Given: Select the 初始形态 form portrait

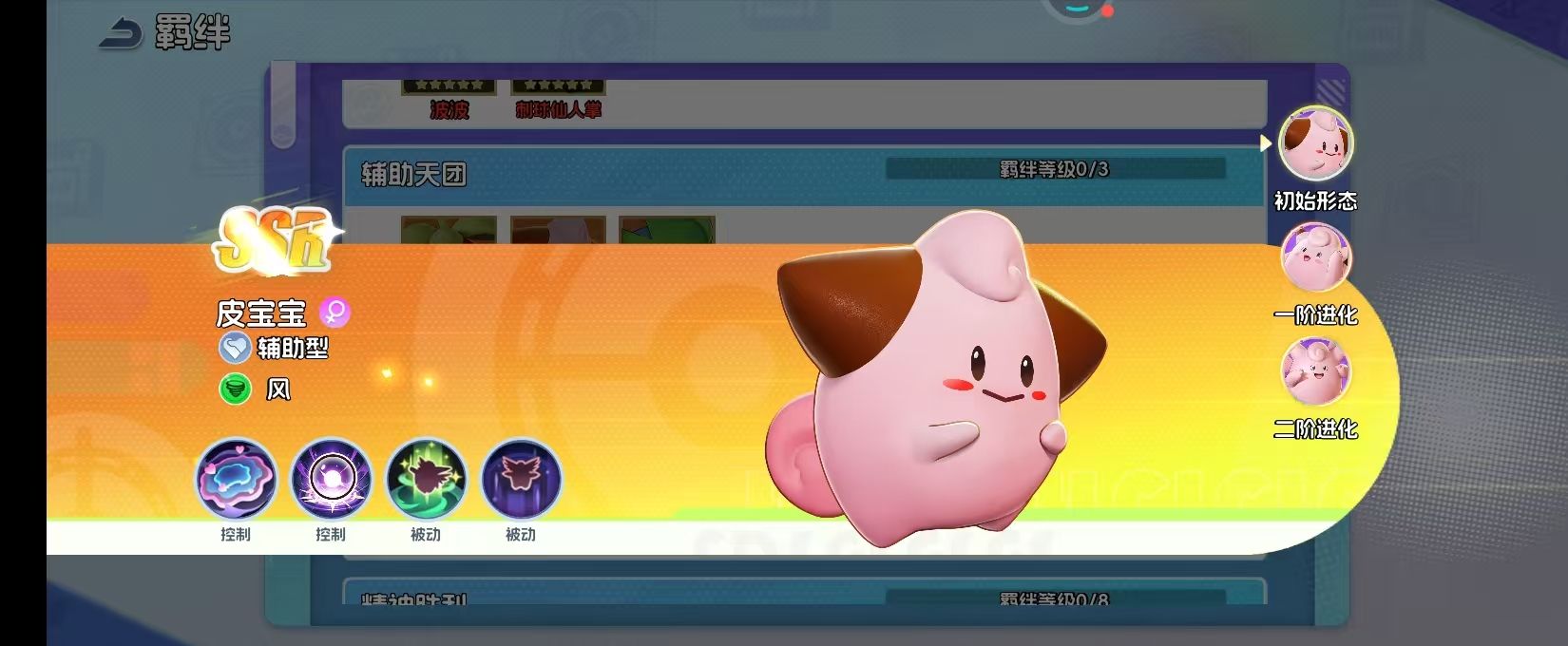Looking at the screenshot, I should pyautogui.click(x=1315, y=143).
